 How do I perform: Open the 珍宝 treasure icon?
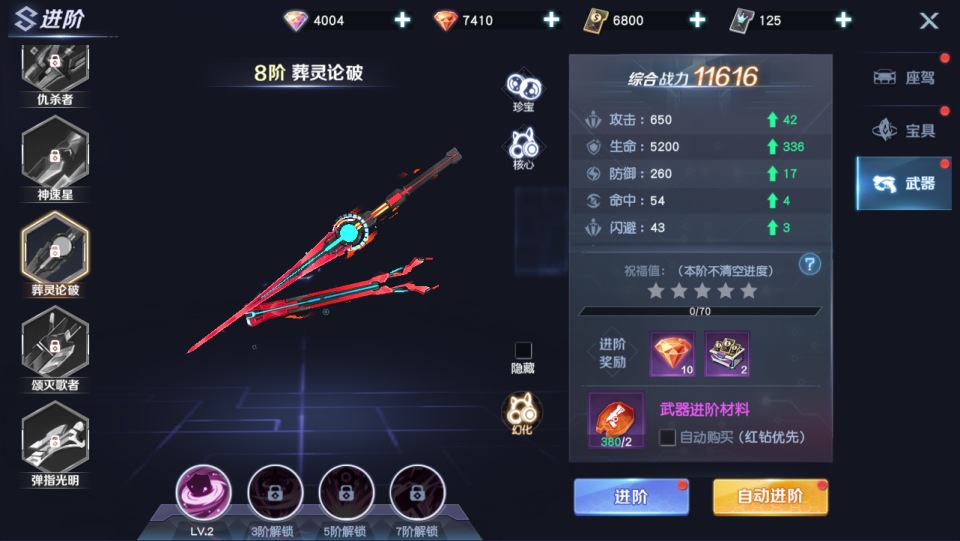523,86
